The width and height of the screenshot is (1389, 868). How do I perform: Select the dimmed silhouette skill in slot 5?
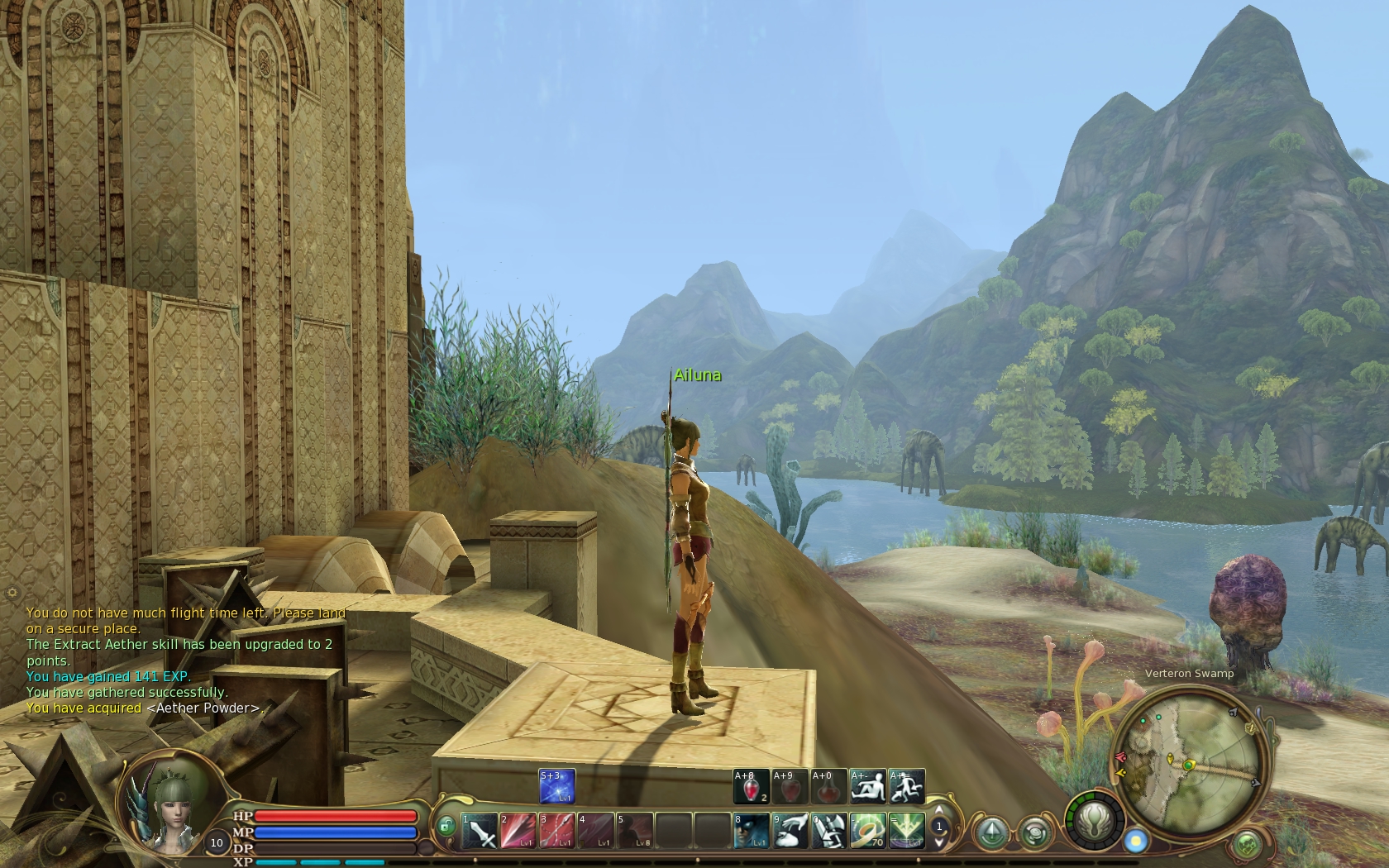[634, 831]
